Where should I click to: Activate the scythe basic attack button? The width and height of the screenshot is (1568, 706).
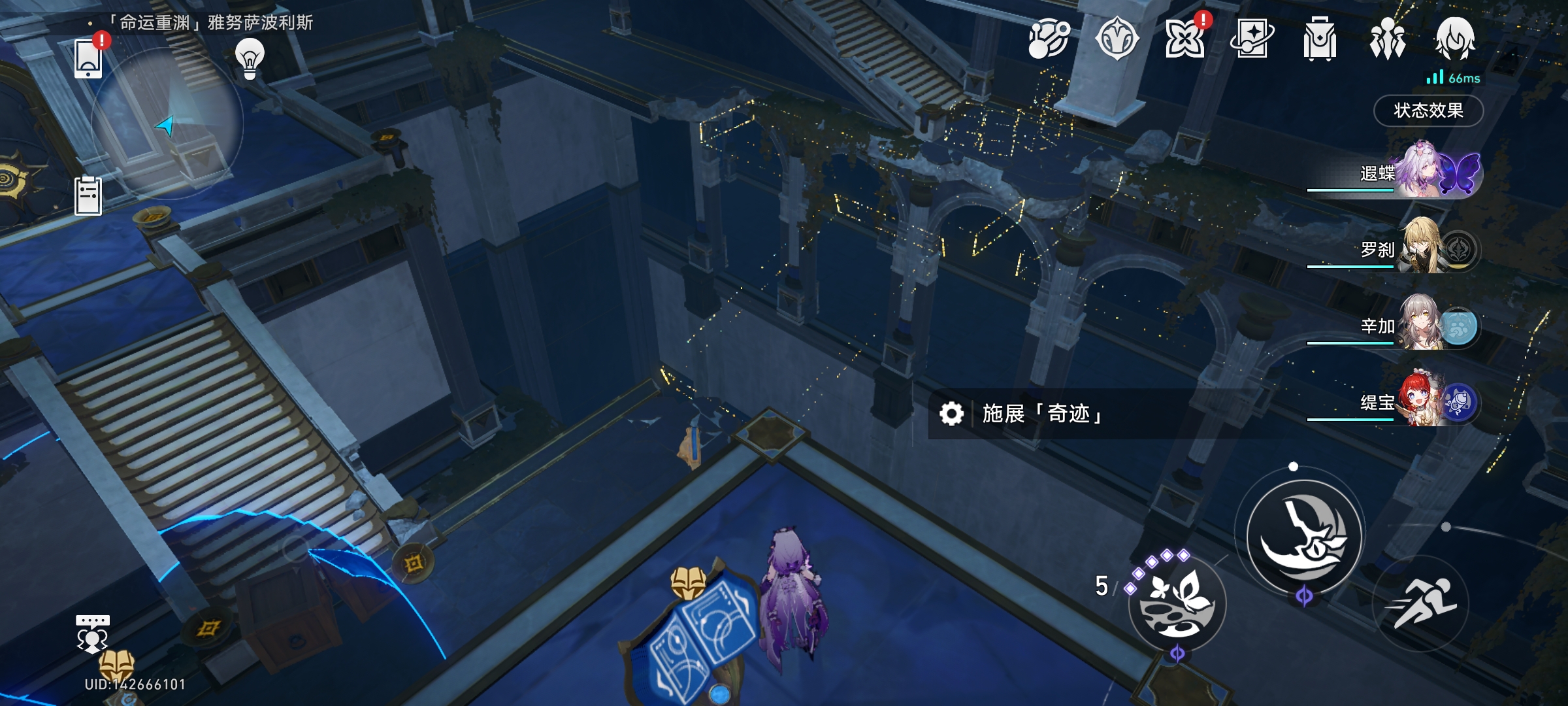[x=1303, y=537]
